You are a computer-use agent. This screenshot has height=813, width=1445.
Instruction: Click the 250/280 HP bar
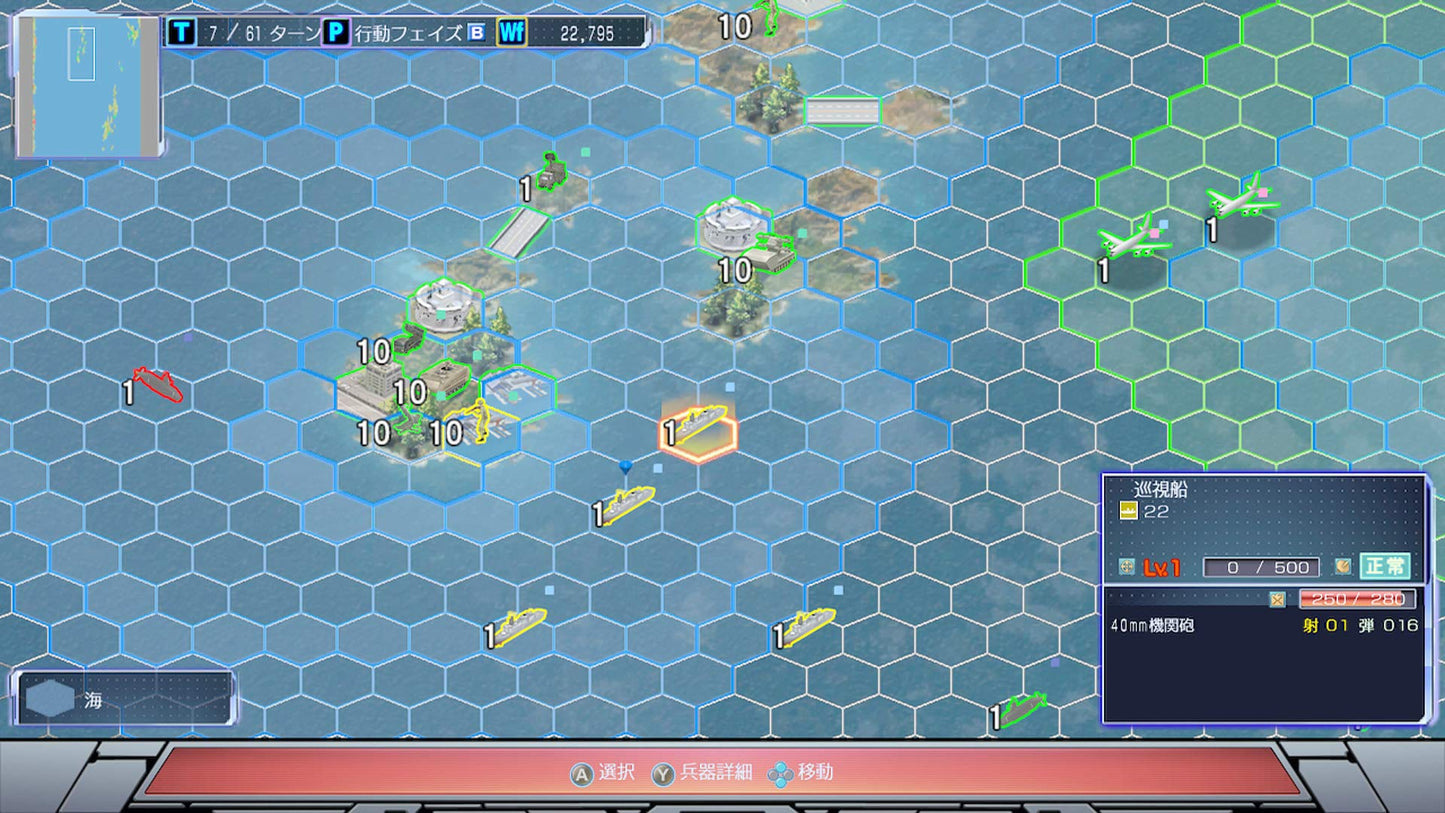click(x=1357, y=599)
